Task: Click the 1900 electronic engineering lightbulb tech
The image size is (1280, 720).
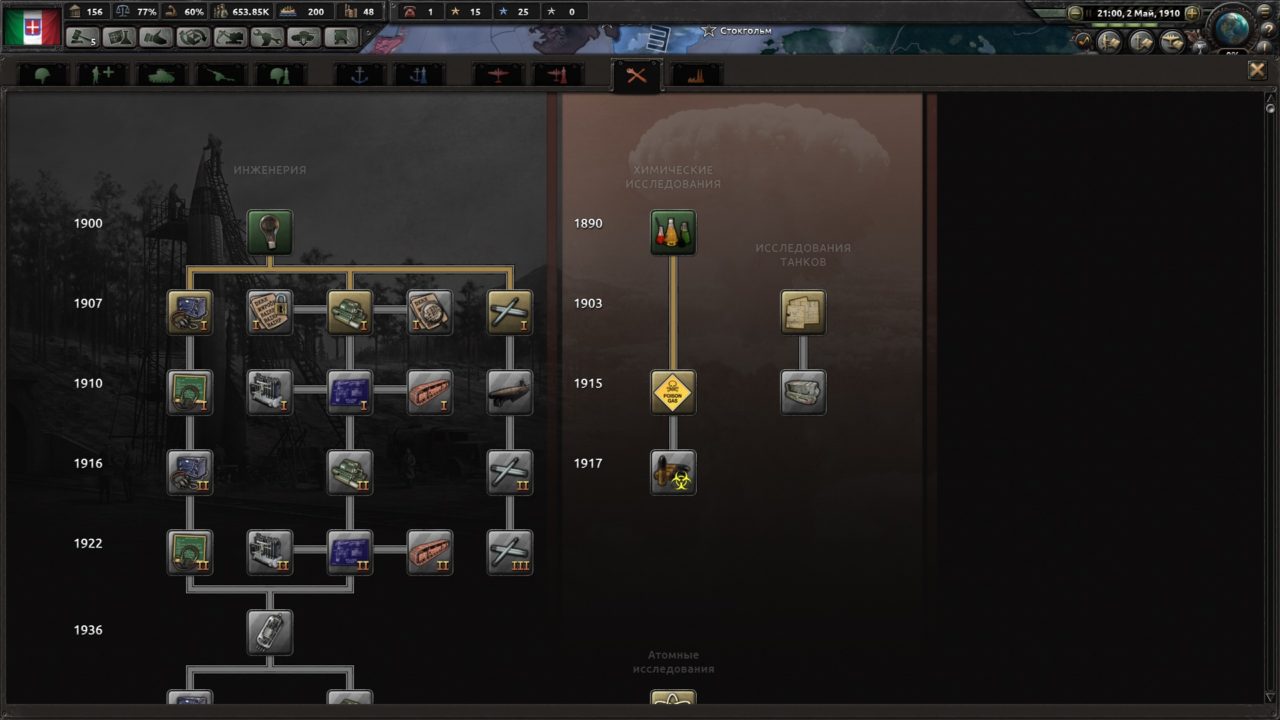Action: pyautogui.click(x=271, y=232)
